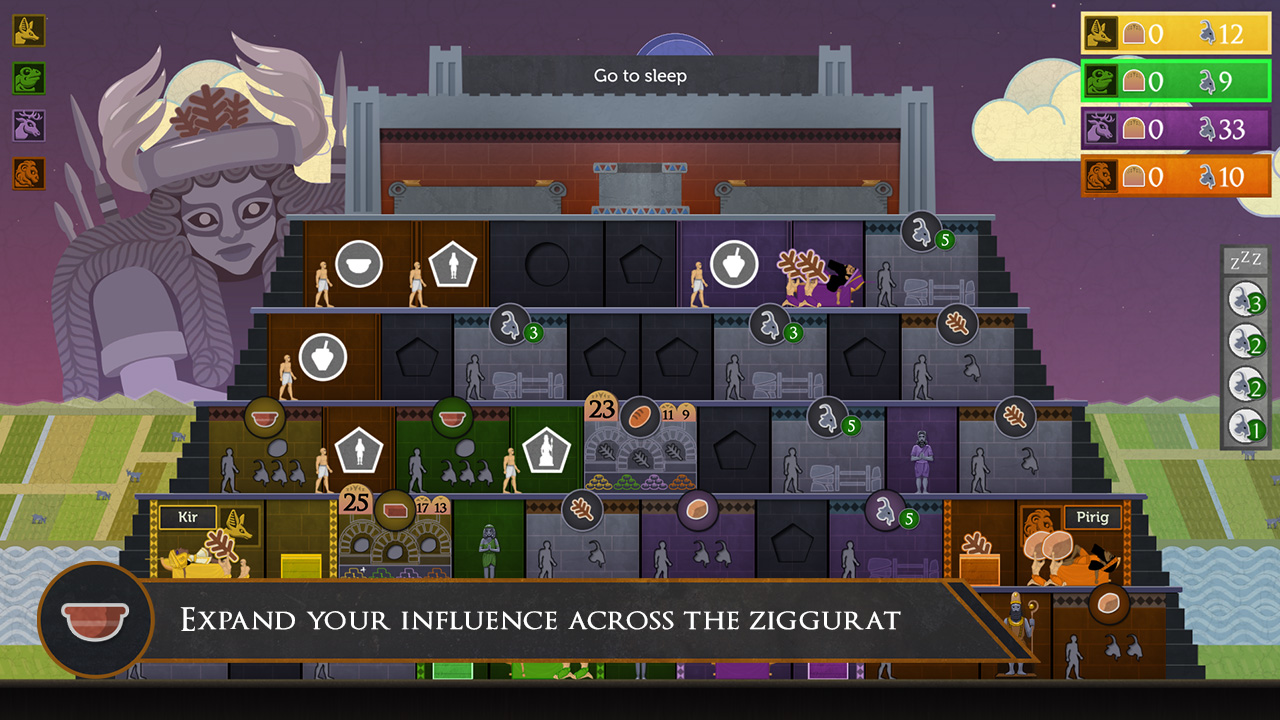
Task: Select the highlighted green player's score bar
Action: coord(1176,80)
